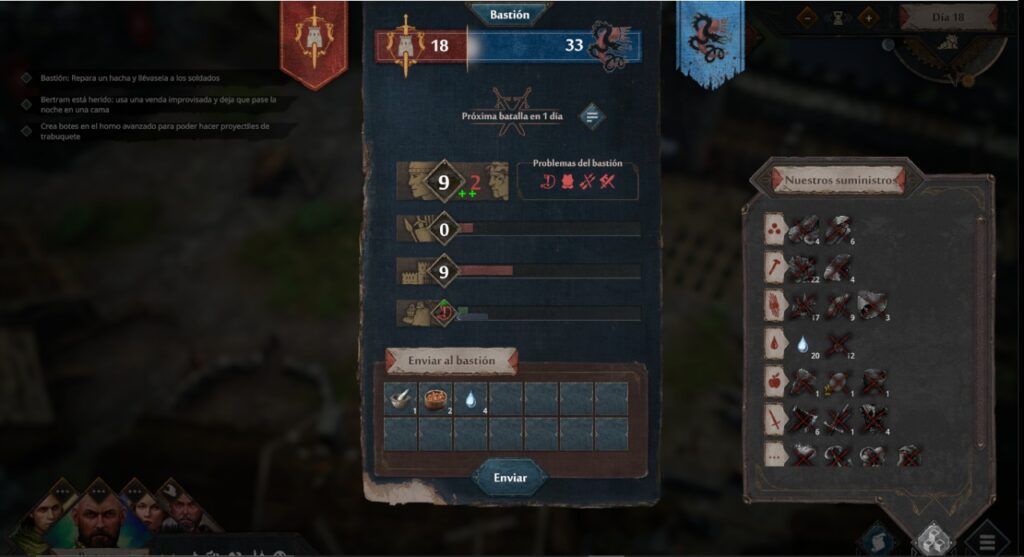Image resolution: width=1024 pixels, height=557 pixels.
Task: Open the hamburger menu button
Action: click(988, 539)
